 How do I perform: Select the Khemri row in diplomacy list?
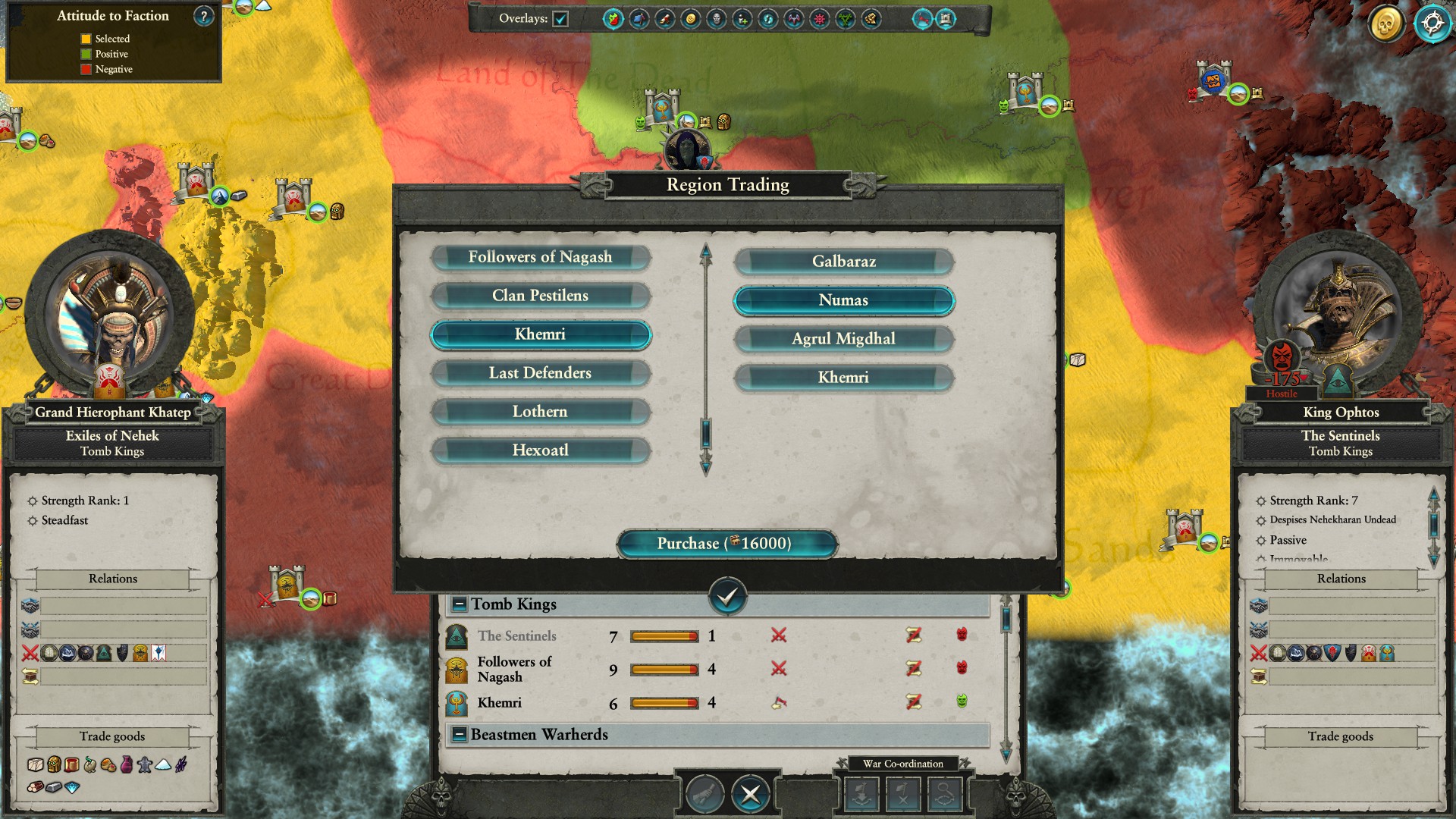500,703
